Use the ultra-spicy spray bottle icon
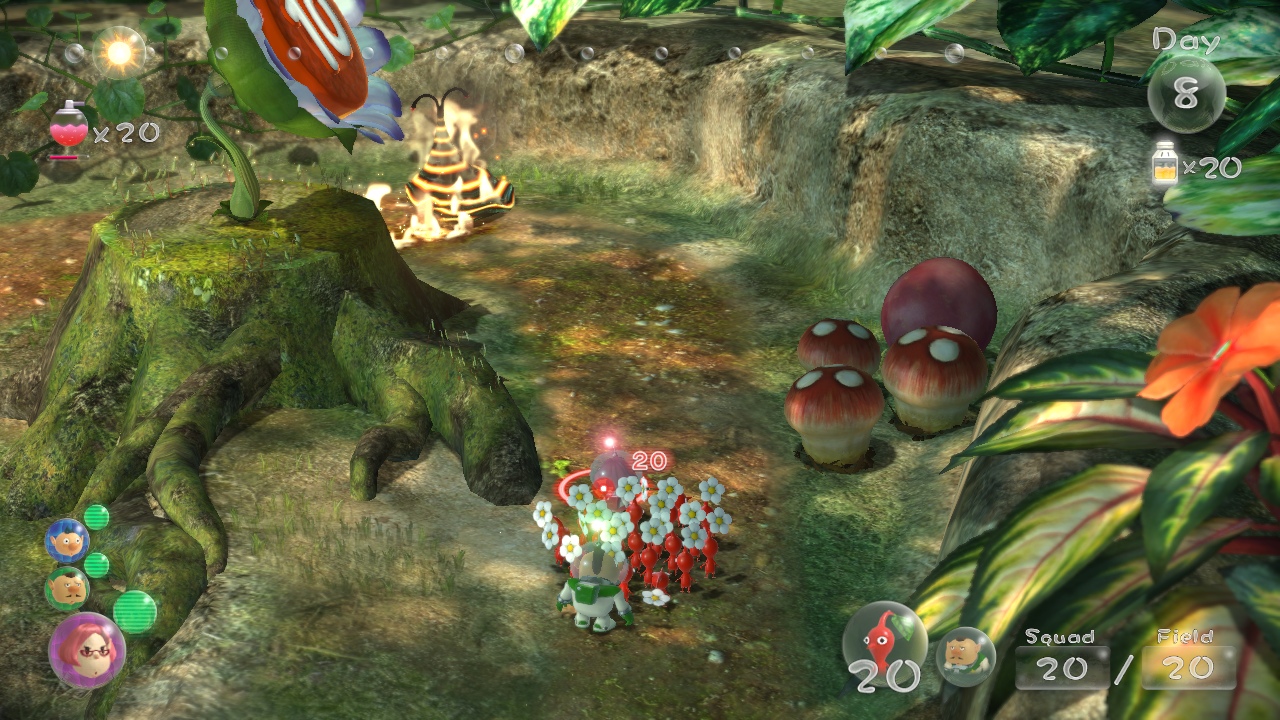The width and height of the screenshot is (1280, 720). pyautogui.click(x=67, y=131)
